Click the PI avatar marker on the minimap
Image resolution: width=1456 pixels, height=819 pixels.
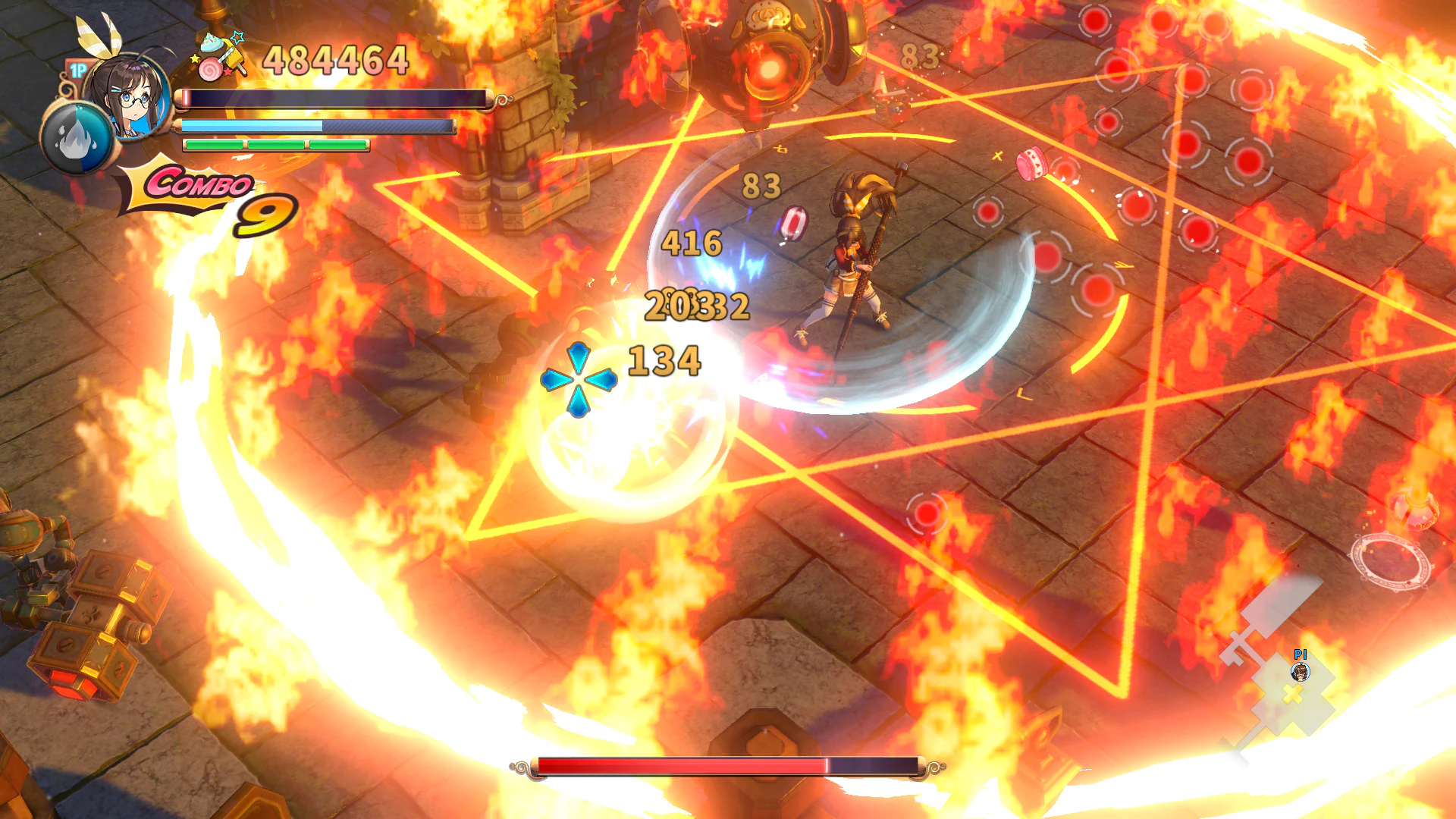1301,673
